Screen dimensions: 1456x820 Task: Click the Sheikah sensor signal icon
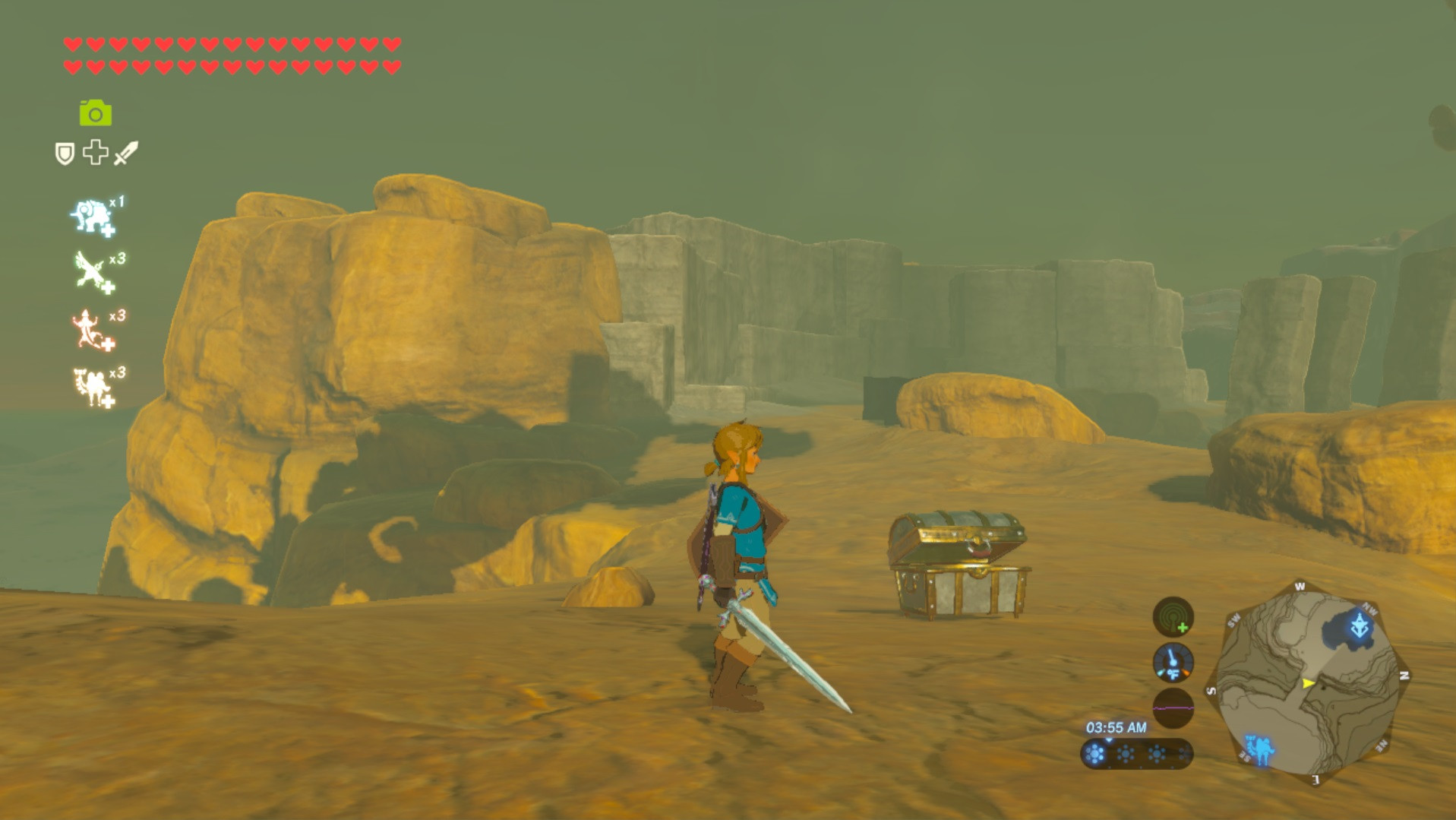1173,617
